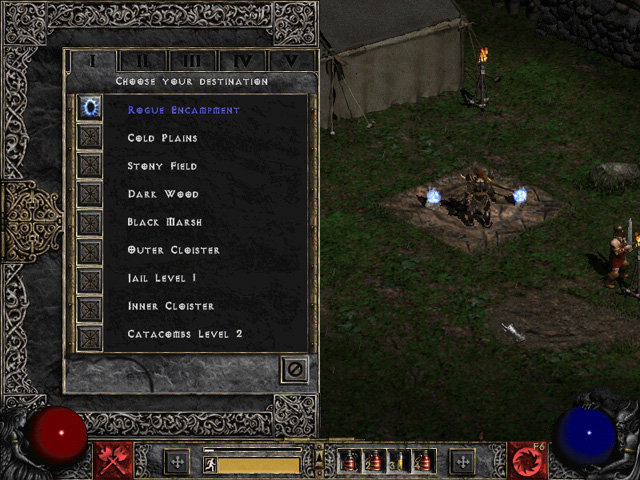Choose the Dark Wood waypoint
640x480 pixels.
(x=162, y=194)
